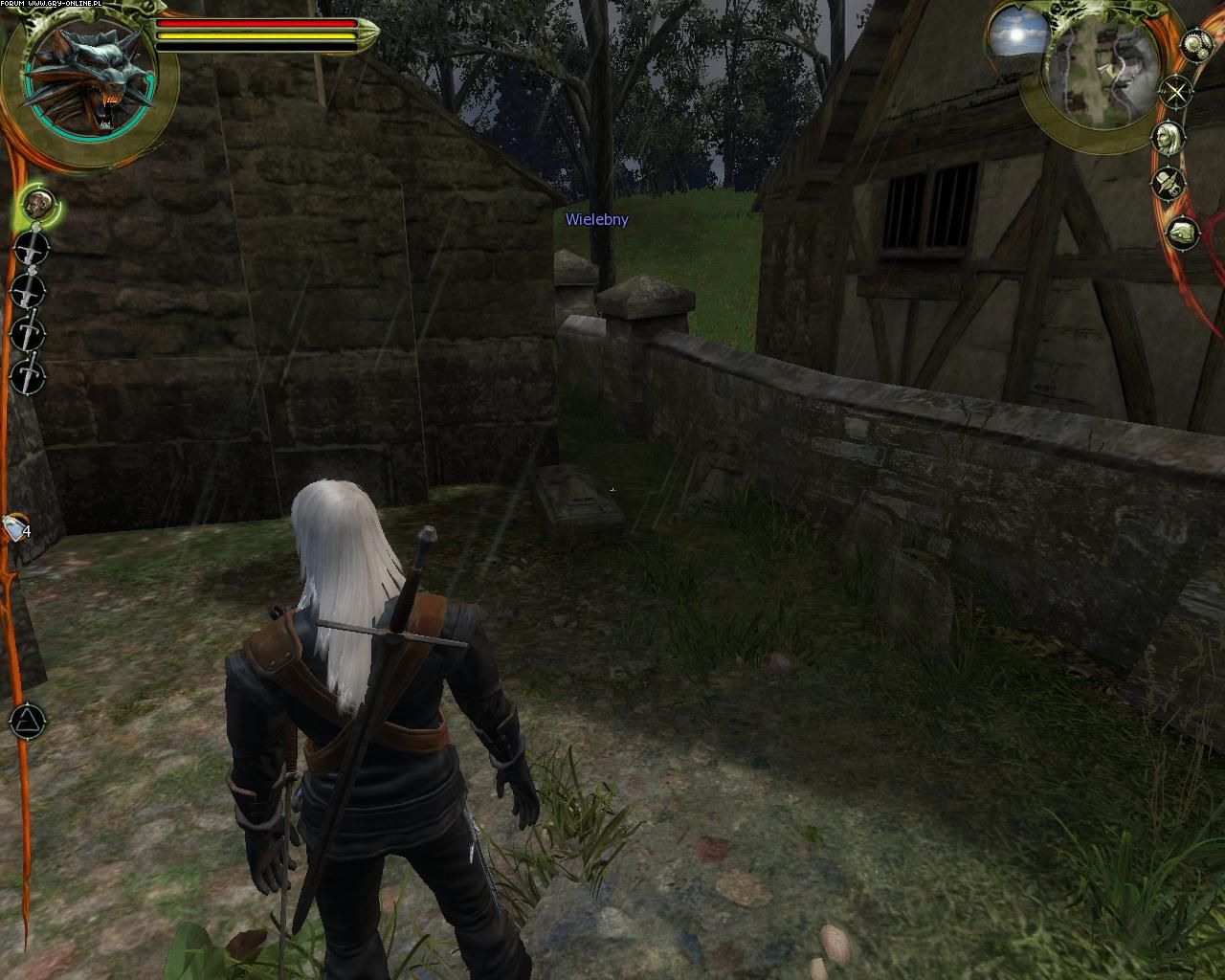Viewport: 1225px width, 980px height.
Task: Click the green scroll icon
Action: (x=1183, y=233)
